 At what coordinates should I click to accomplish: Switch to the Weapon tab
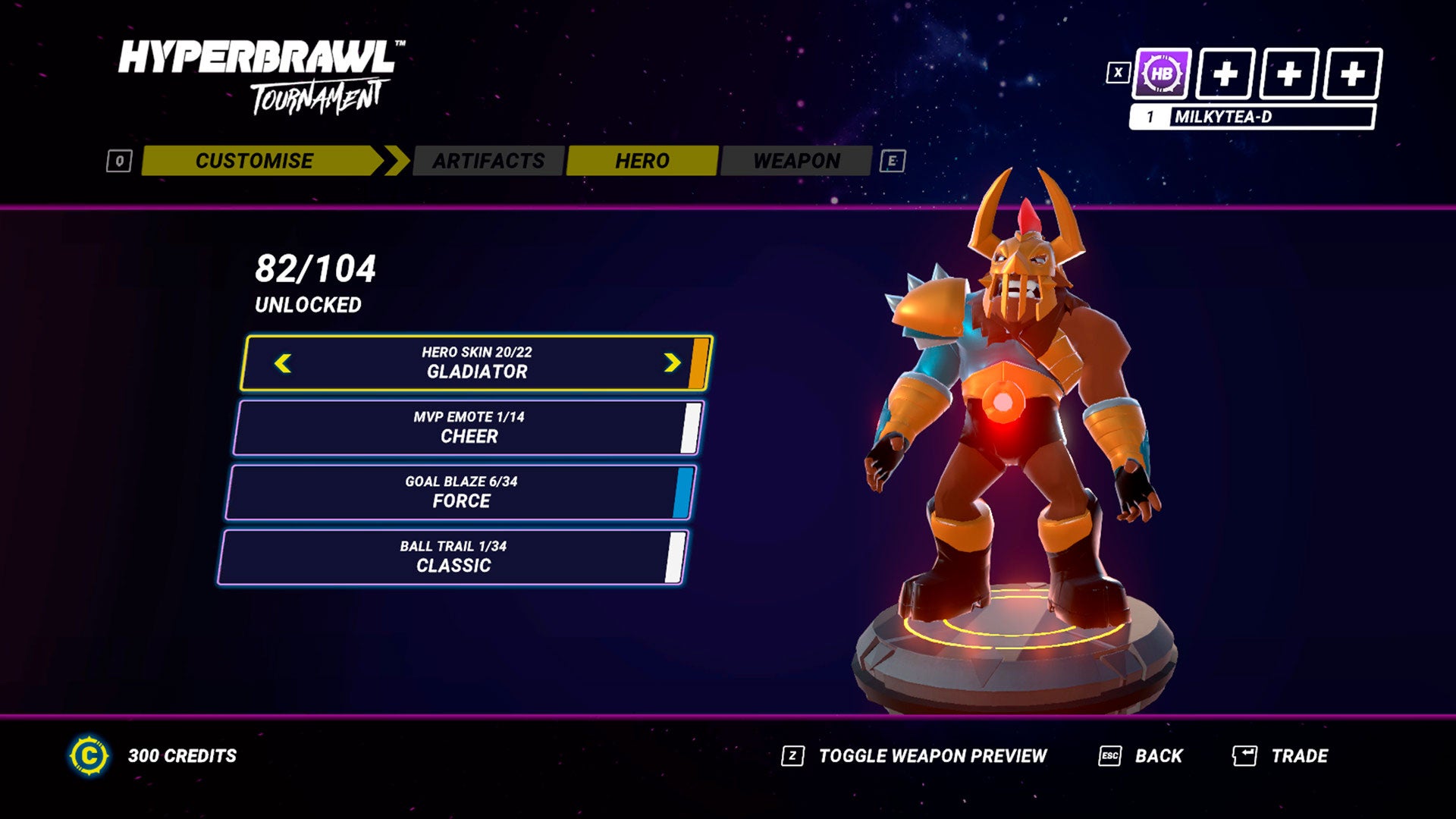tap(796, 161)
